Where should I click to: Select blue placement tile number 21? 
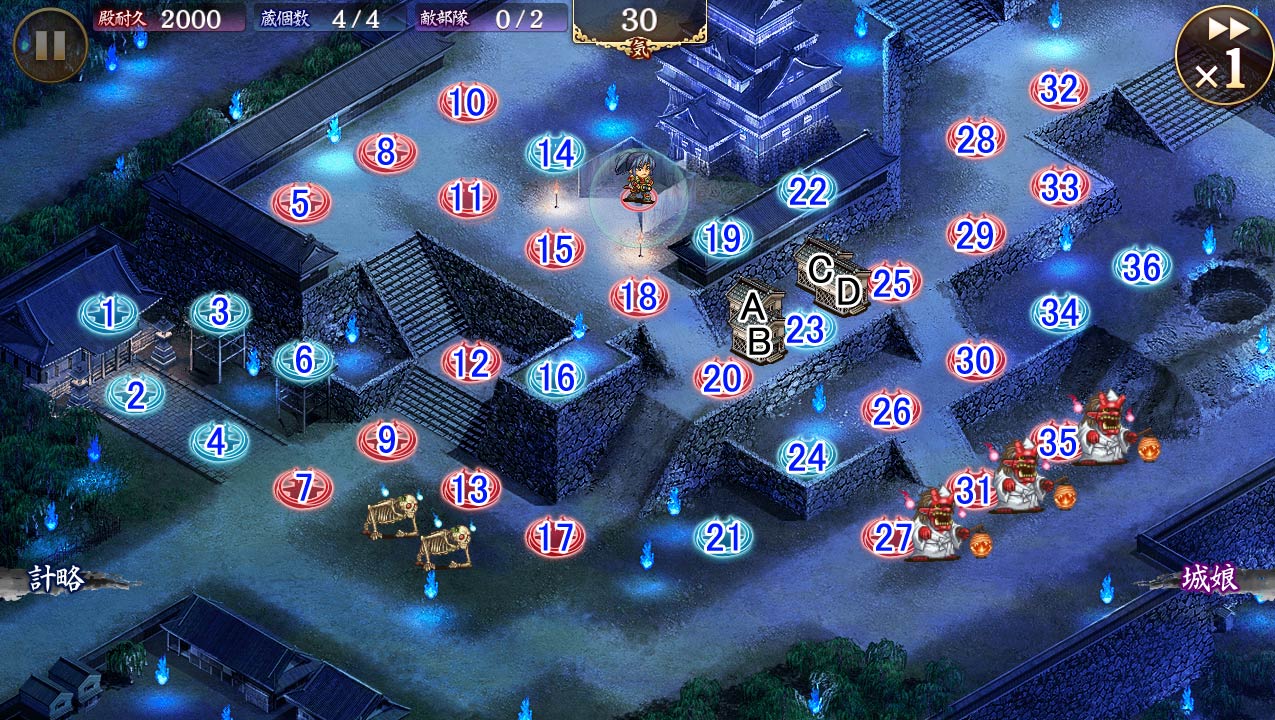click(x=722, y=538)
